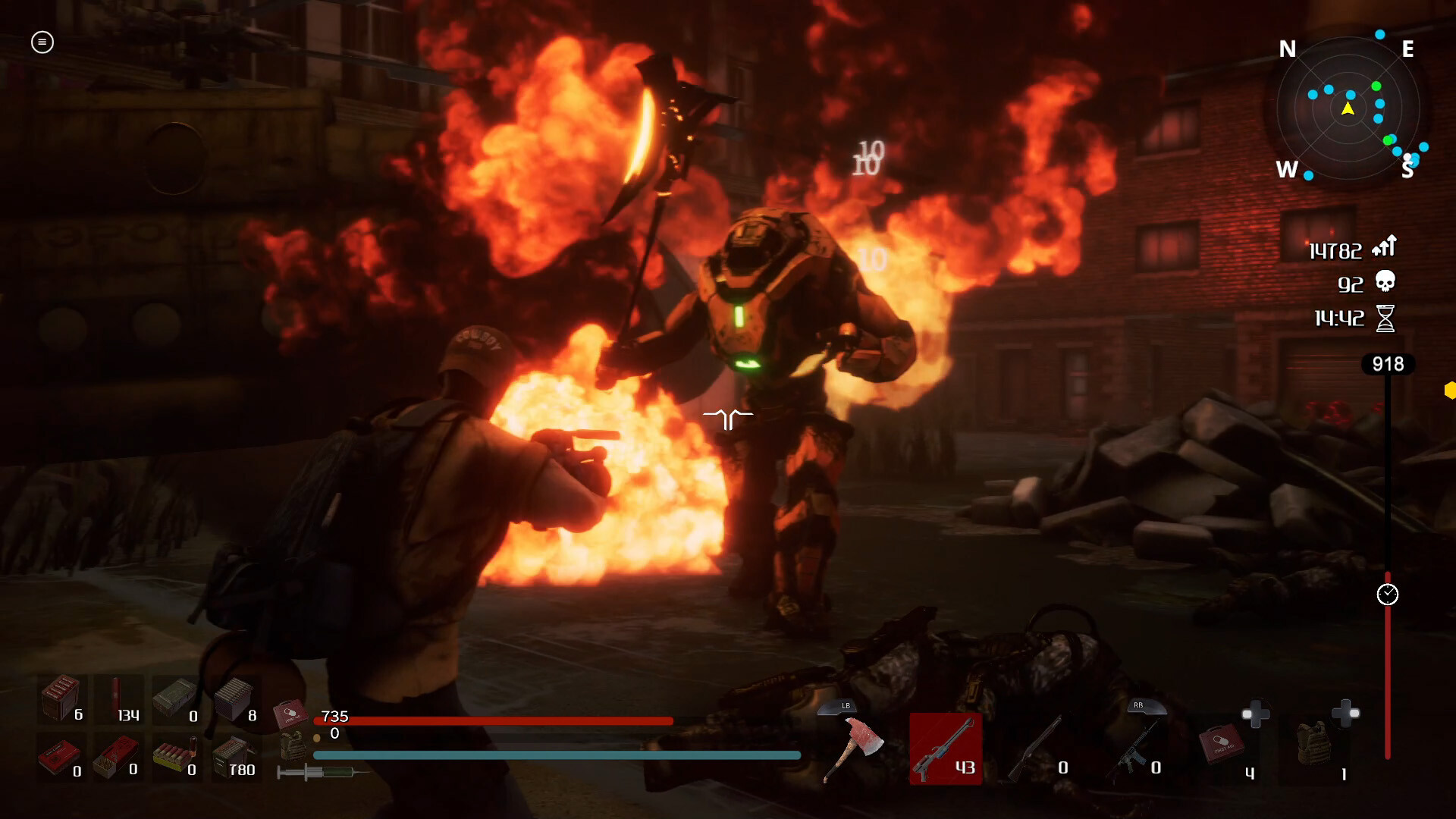Click the minimap compass in the top-right corner
Image resolution: width=1456 pixels, height=819 pixels.
(1348, 108)
